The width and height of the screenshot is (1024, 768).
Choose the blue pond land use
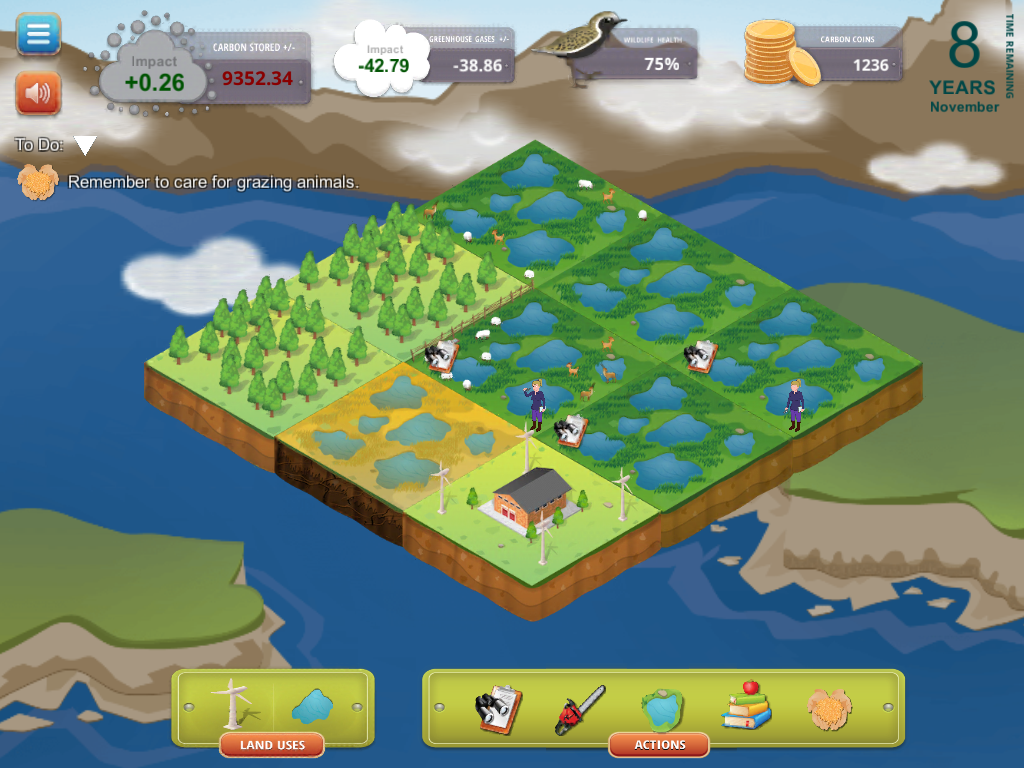click(311, 706)
